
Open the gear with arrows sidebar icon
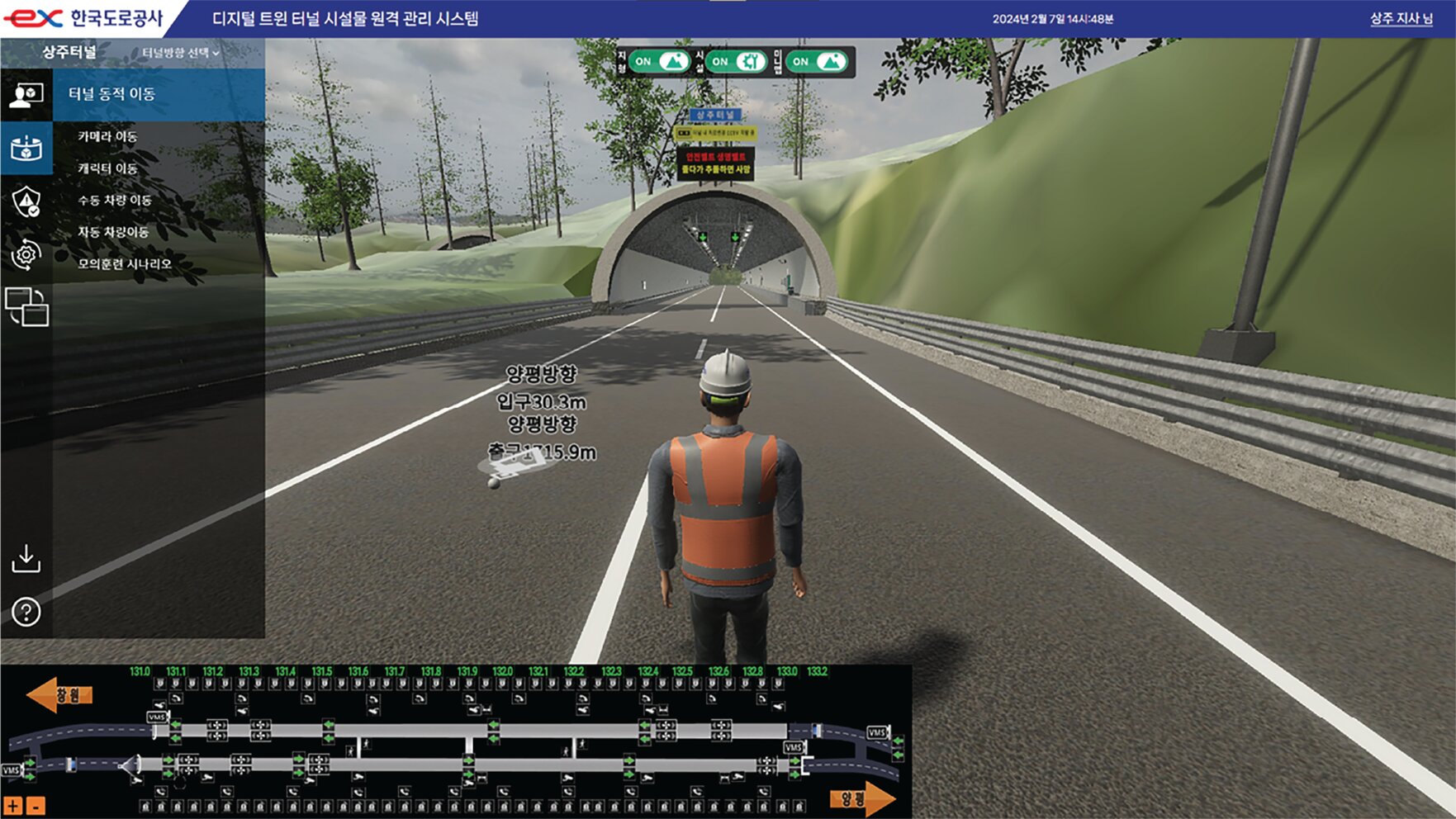tap(26, 254)
